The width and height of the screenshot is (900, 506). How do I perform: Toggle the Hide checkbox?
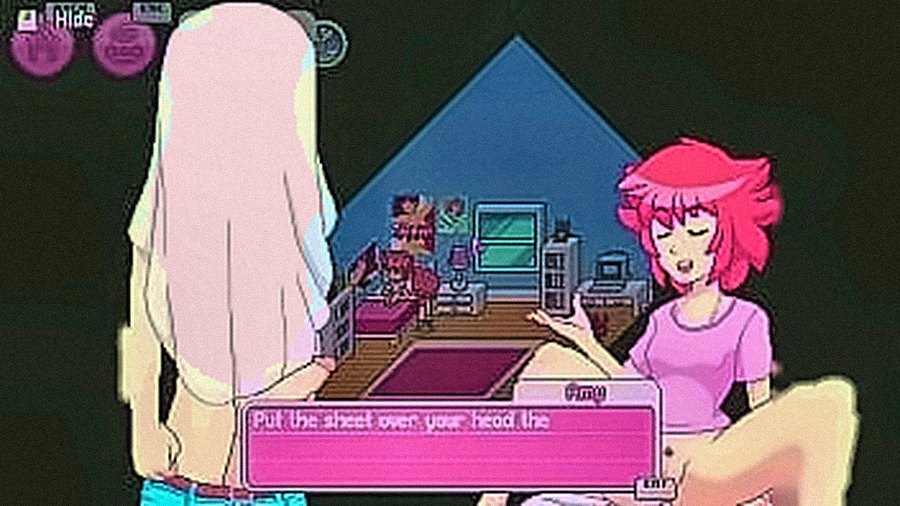point(27,17)
